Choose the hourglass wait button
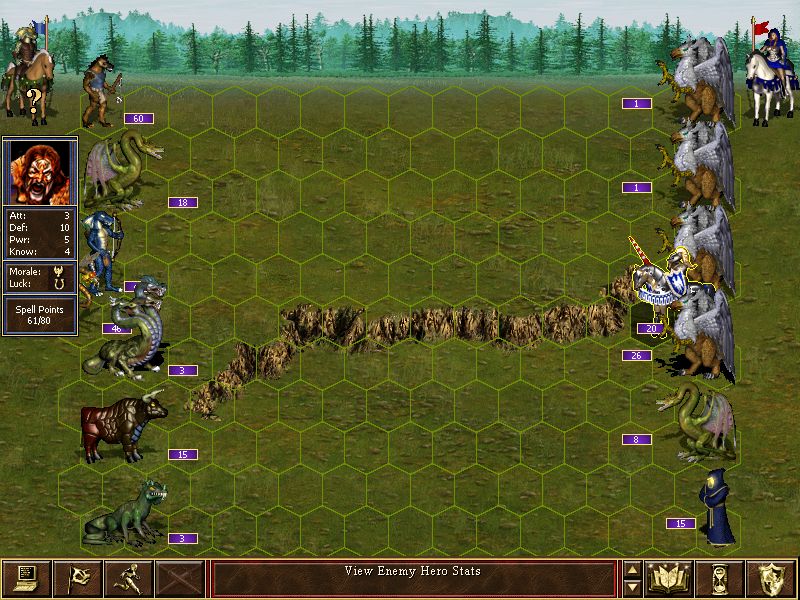The width and height of the screenshot is (800, 600). point(721,577)
